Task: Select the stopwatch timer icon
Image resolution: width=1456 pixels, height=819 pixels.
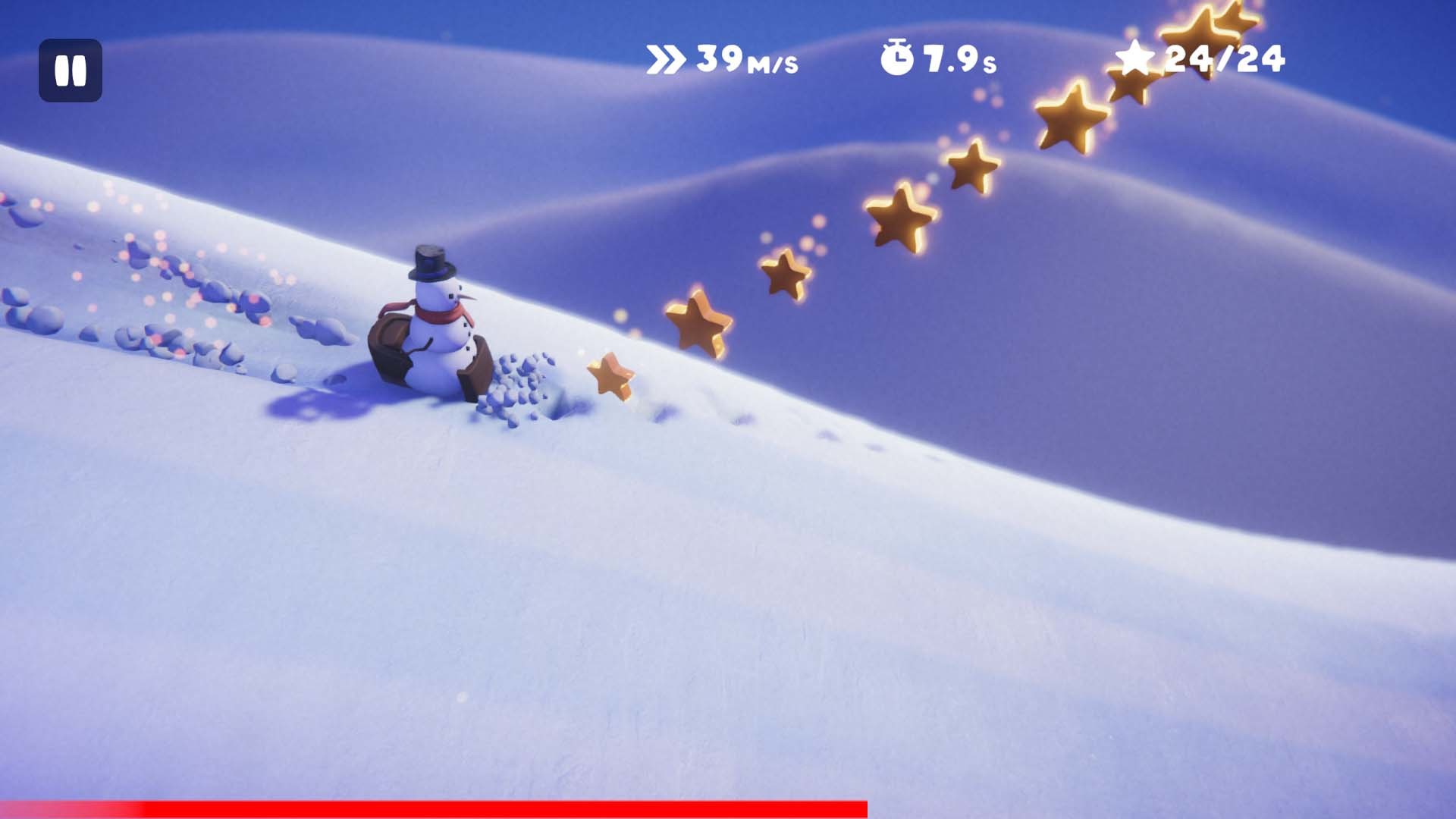Action: [x=897, y=57]
